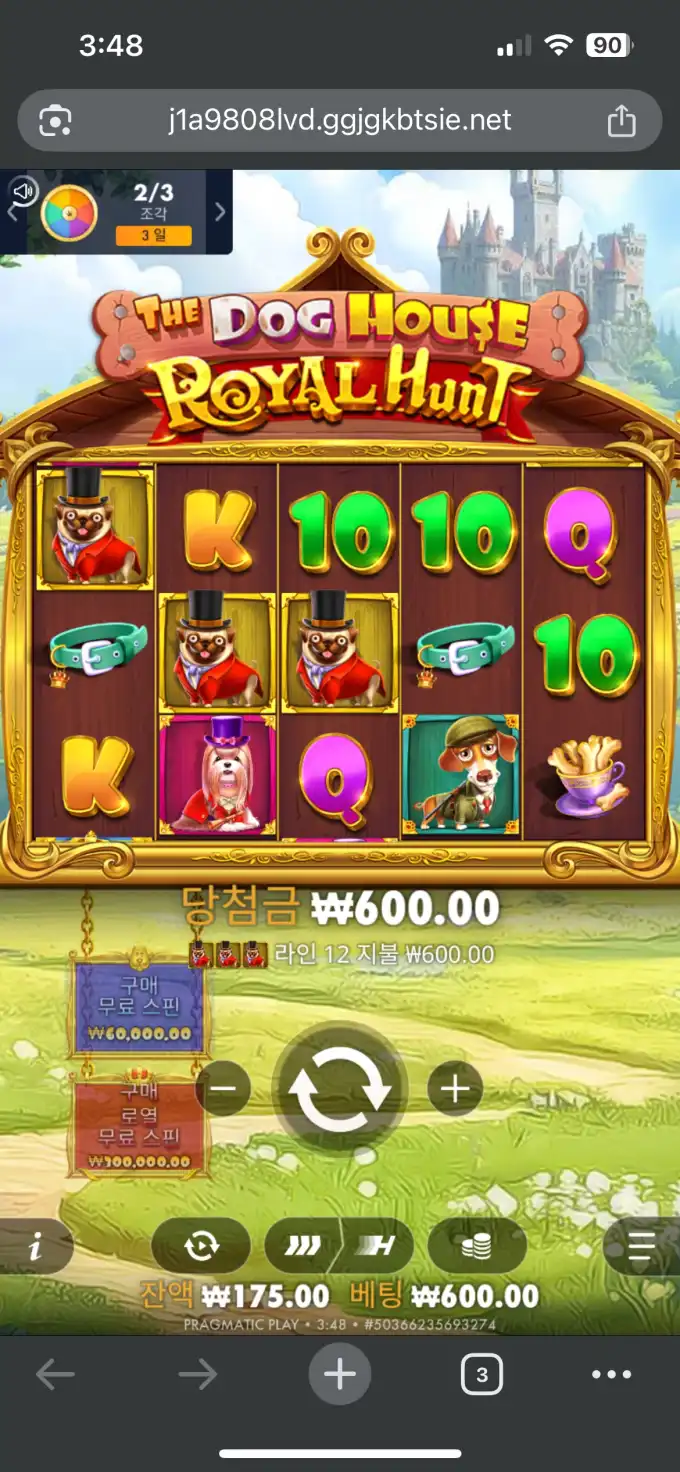
Task: Increase the bet with the plus button
Action: pyautogui.click(x=455, y=1088)
